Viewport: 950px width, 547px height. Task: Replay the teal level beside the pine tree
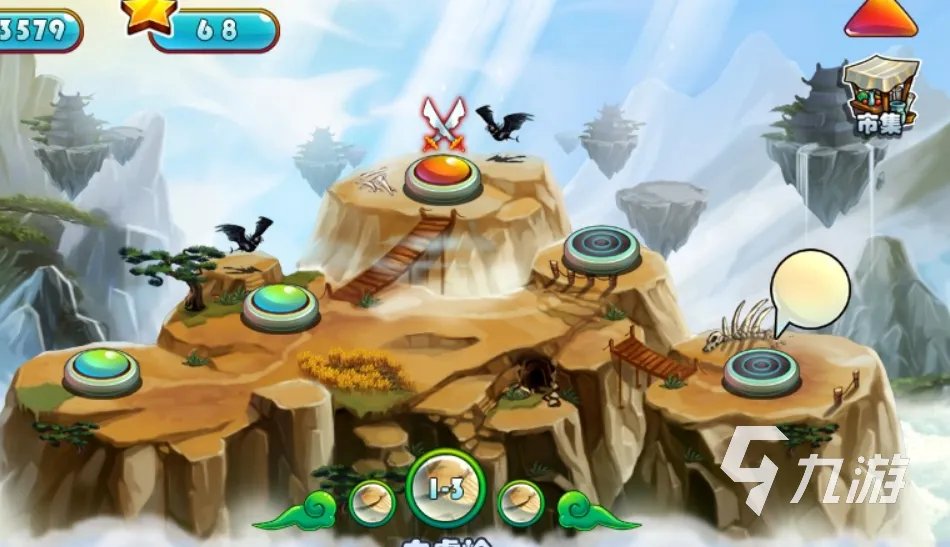(281, 304)
